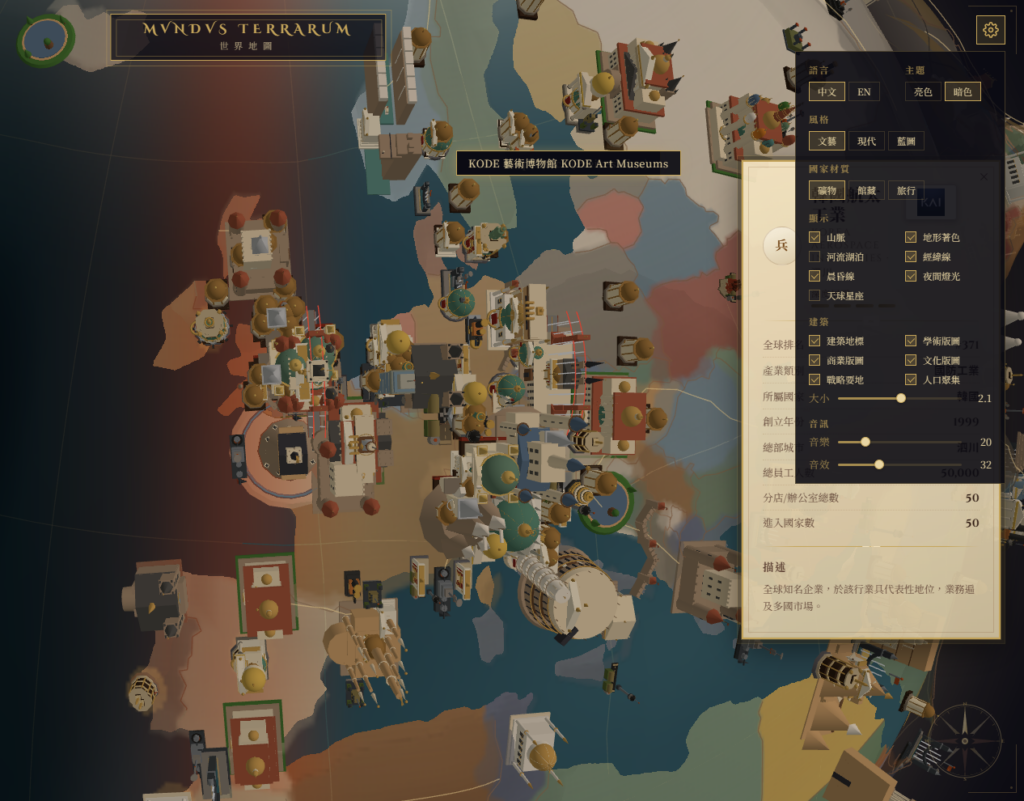Click the mini globe icon

(45, 38)
